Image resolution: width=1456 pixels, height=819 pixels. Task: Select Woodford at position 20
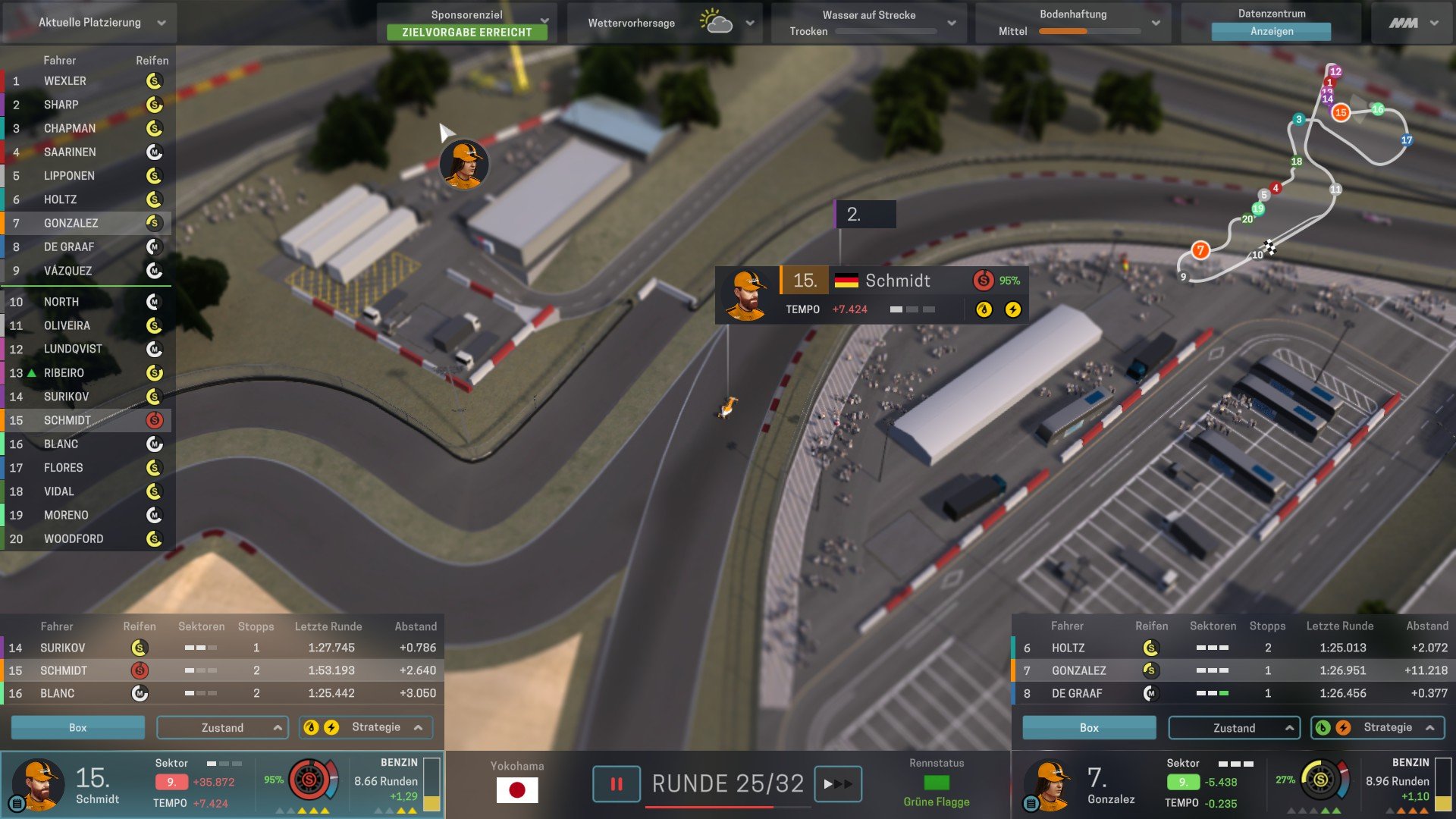click(x=74, y=539)
